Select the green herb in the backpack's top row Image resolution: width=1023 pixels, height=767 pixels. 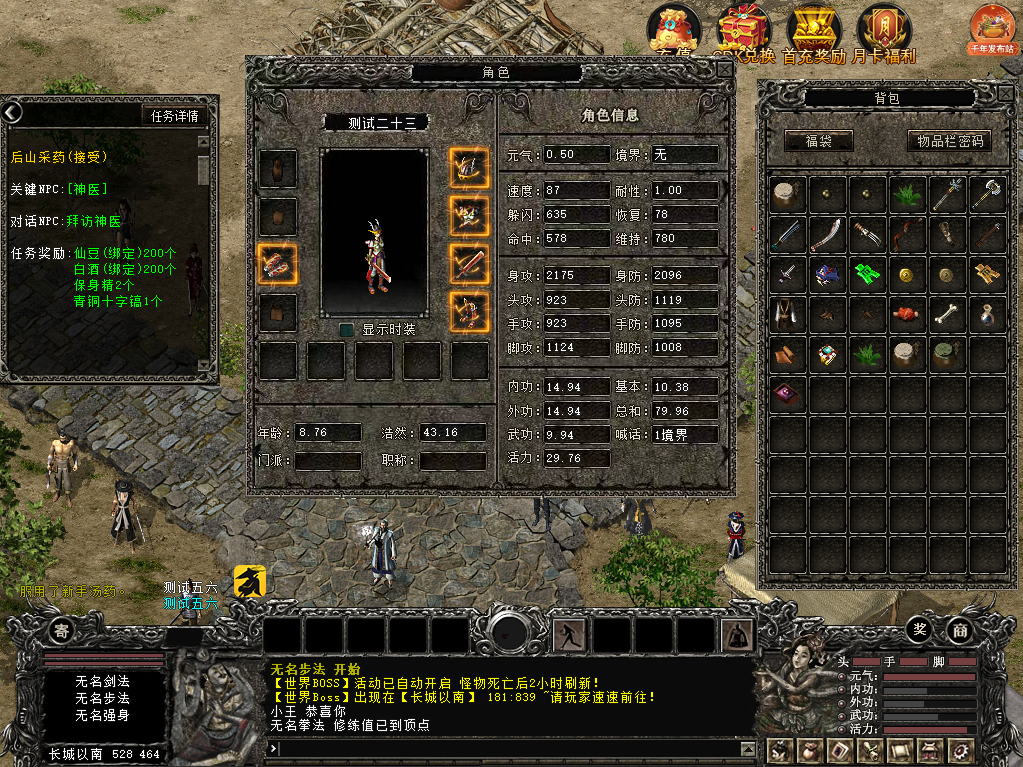pyautogui.click(x=908, y=194)
